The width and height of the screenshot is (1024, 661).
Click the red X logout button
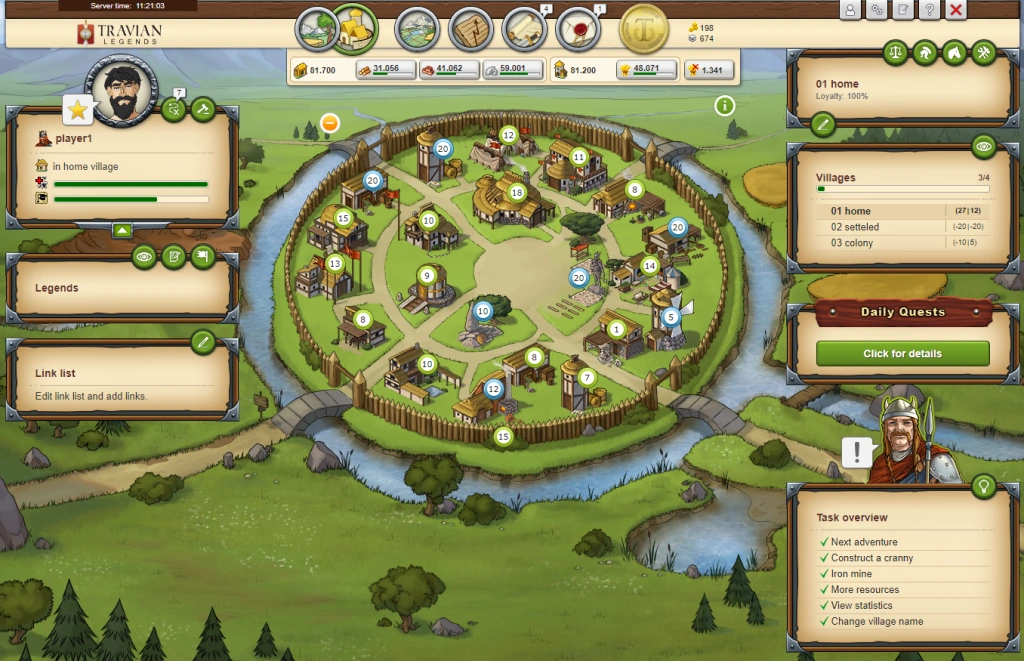pyautogui.click(x=956, y=10)
